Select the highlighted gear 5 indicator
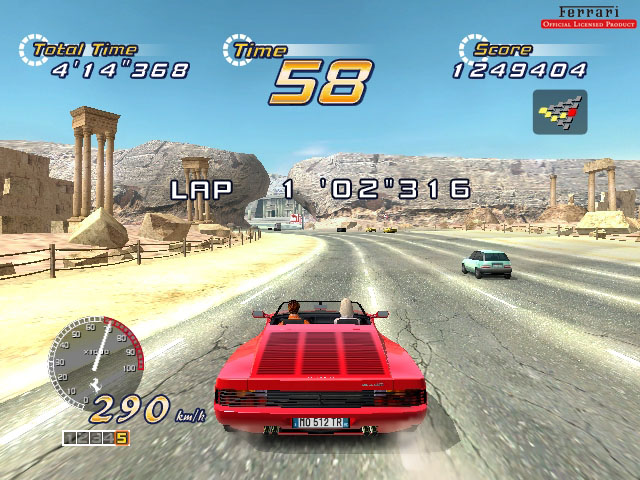Screen dimensions: 640x480 122,437
